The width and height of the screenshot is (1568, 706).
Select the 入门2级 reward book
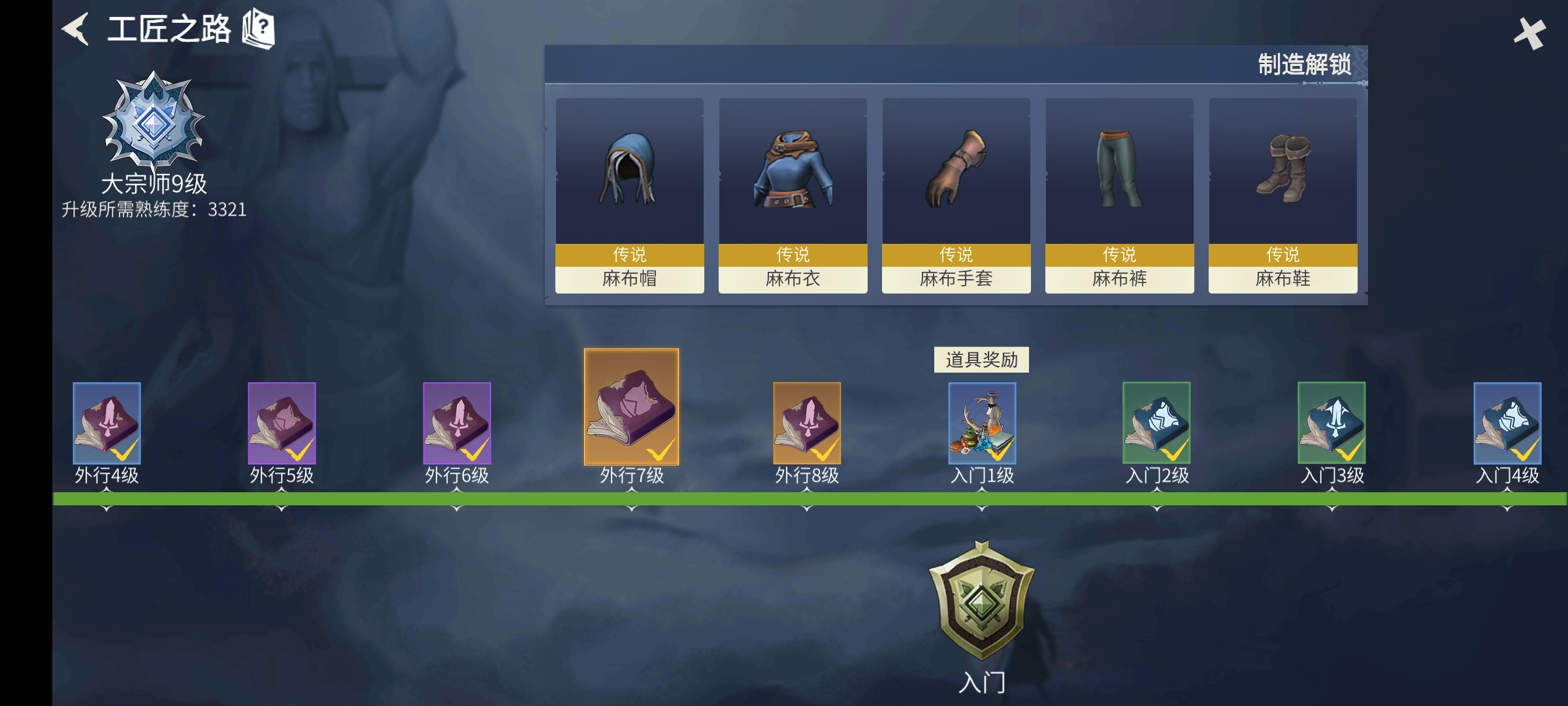click(x=1156, y=424)
